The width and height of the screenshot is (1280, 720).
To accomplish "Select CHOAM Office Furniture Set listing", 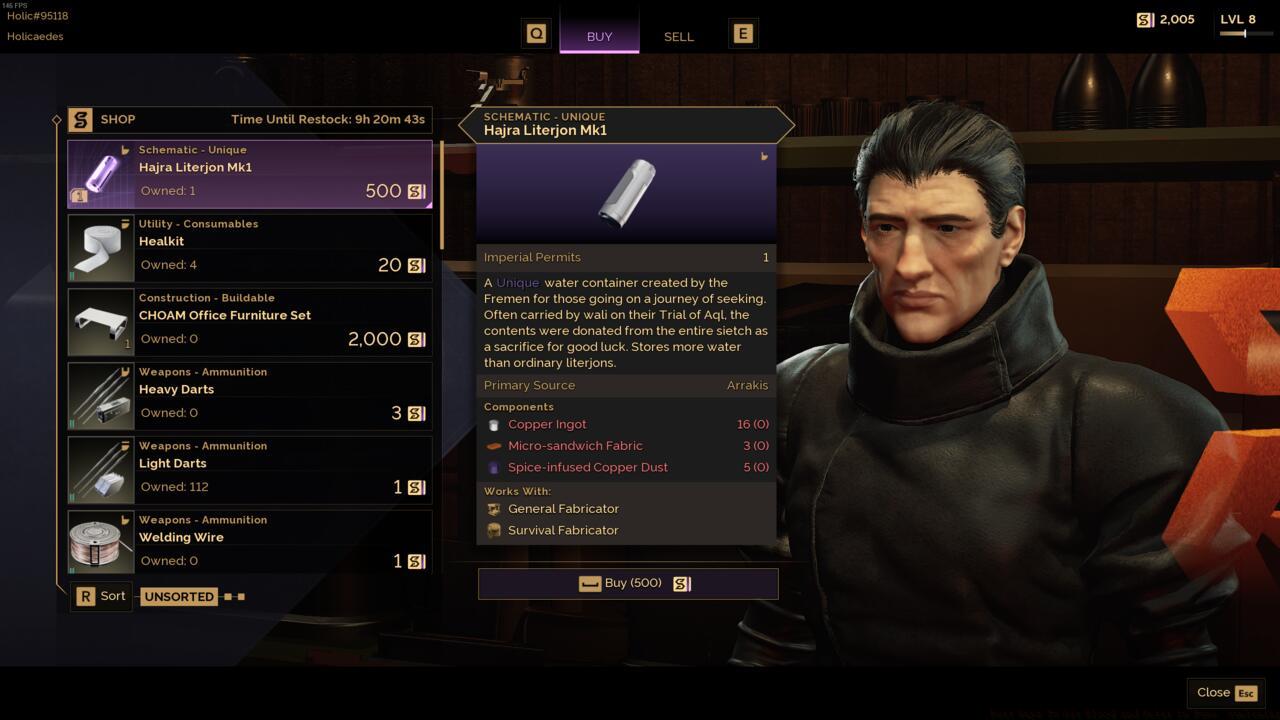I will tap(250, 323).
